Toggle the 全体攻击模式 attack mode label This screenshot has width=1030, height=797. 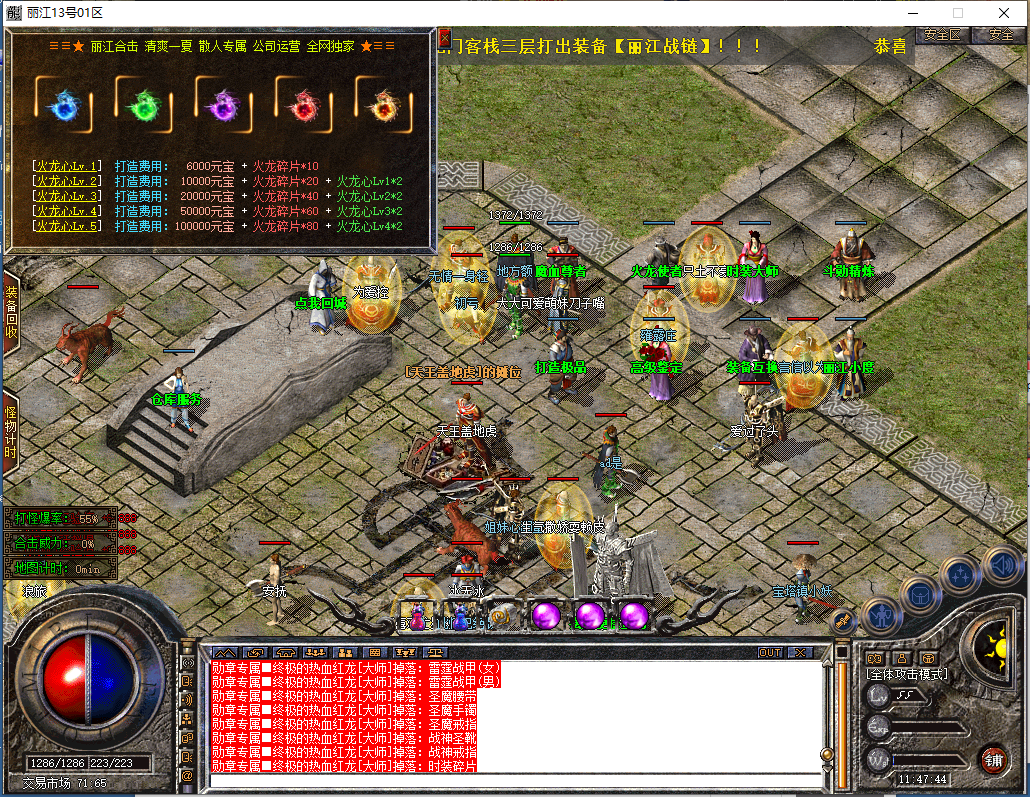(x=906, y=674)
